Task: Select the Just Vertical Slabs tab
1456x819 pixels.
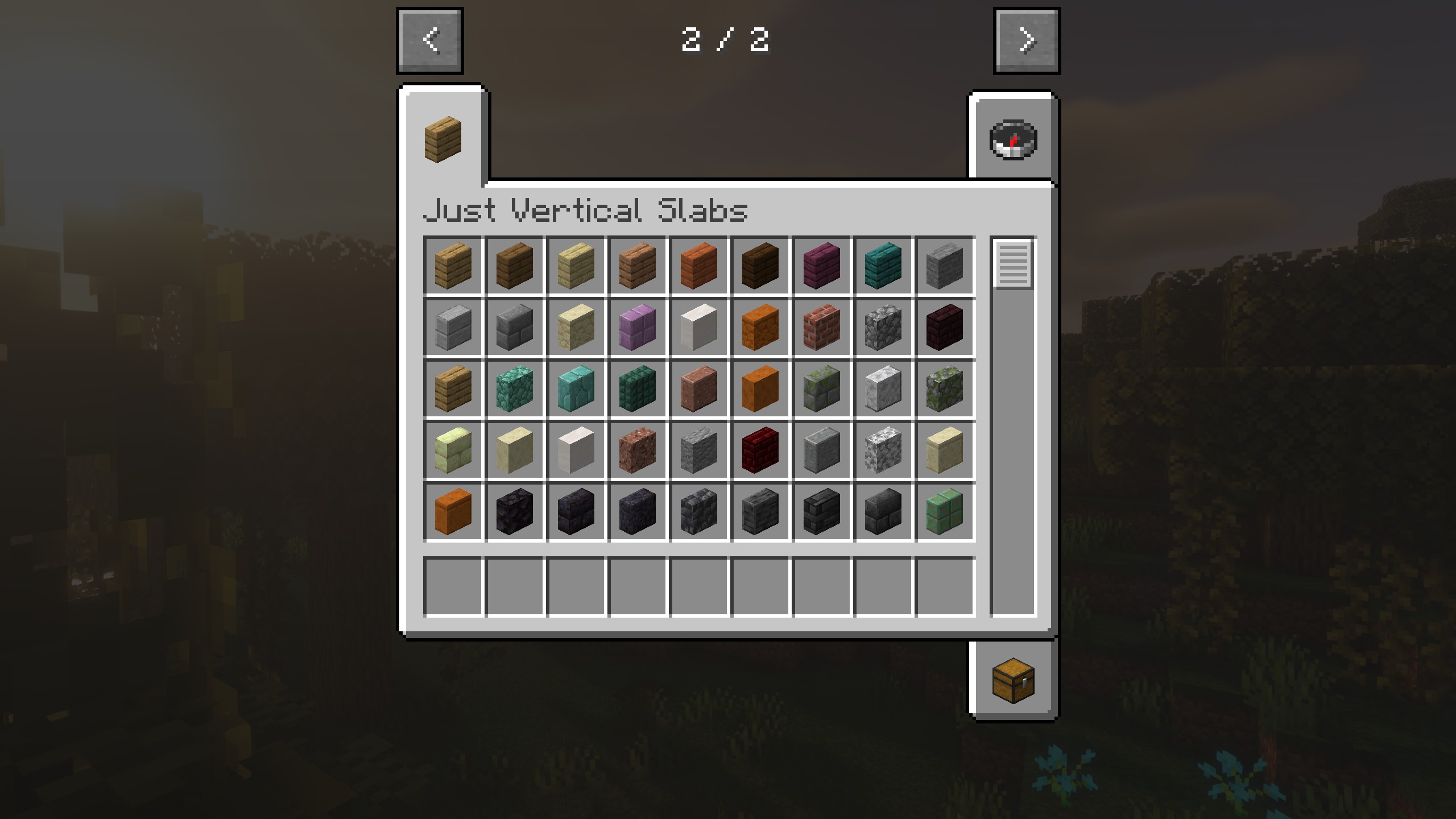Action: (x=443, y=139)
